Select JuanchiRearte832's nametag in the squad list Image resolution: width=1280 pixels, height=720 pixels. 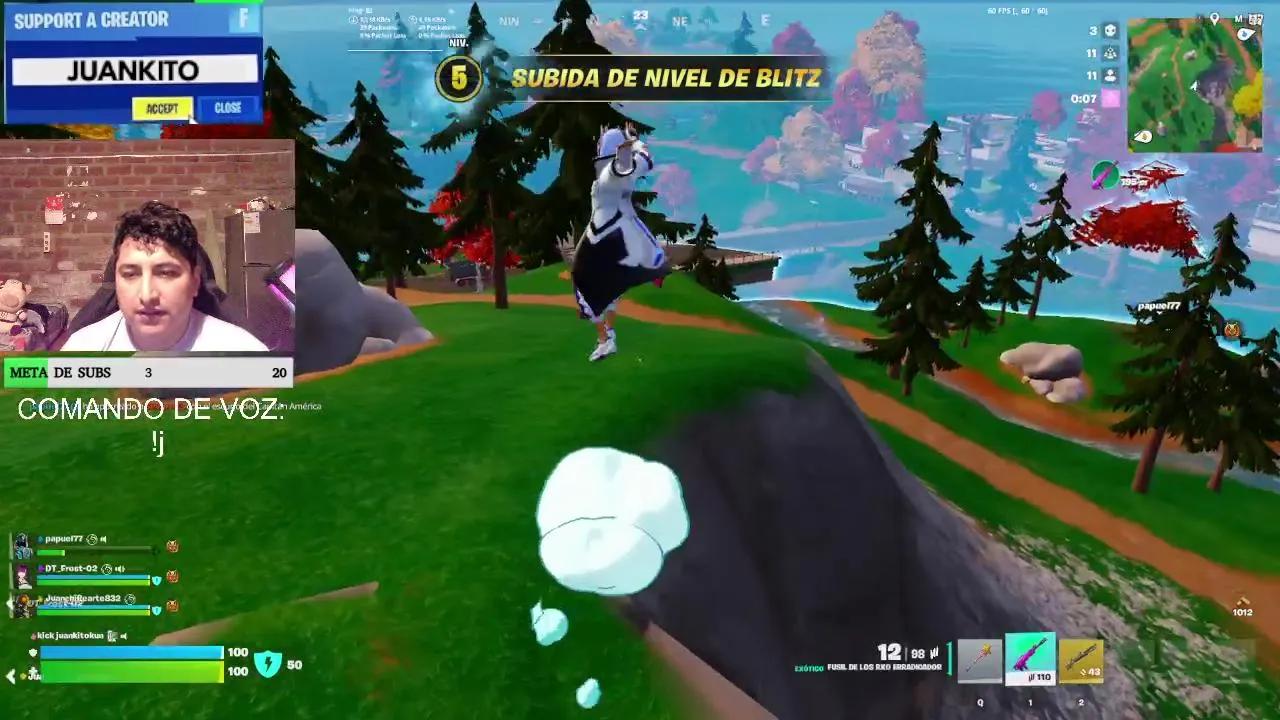[83, 597]
